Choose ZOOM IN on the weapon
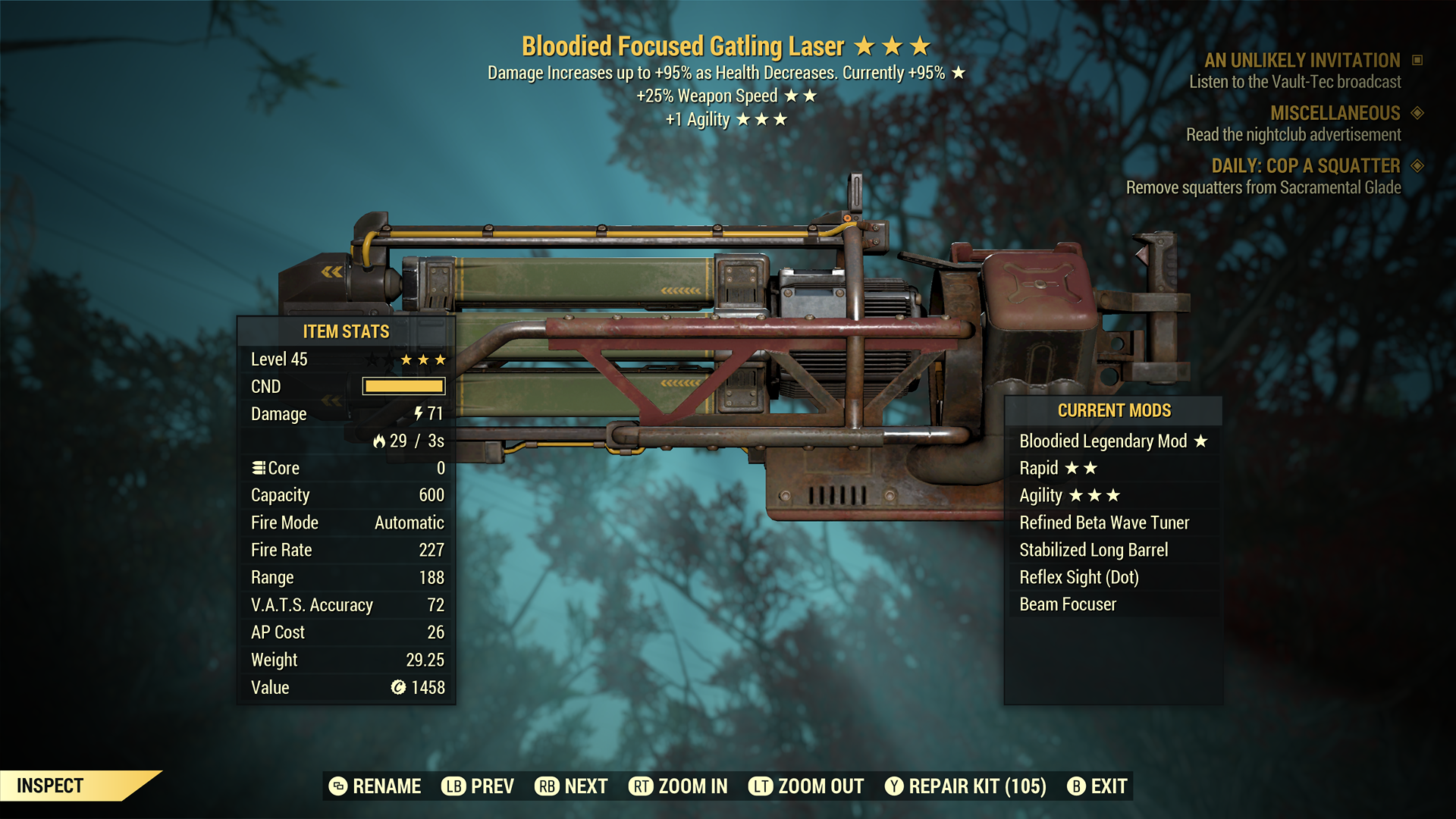Viewport: 1456px width, 819px height. click(678, 786)
